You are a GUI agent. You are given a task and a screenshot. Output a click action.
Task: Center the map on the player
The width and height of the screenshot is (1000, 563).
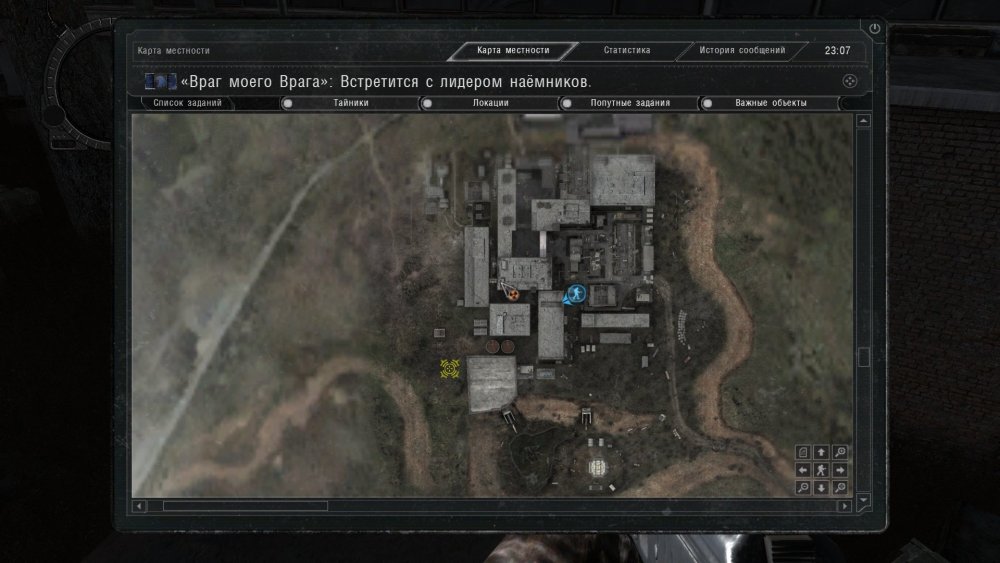coord(821,470)
